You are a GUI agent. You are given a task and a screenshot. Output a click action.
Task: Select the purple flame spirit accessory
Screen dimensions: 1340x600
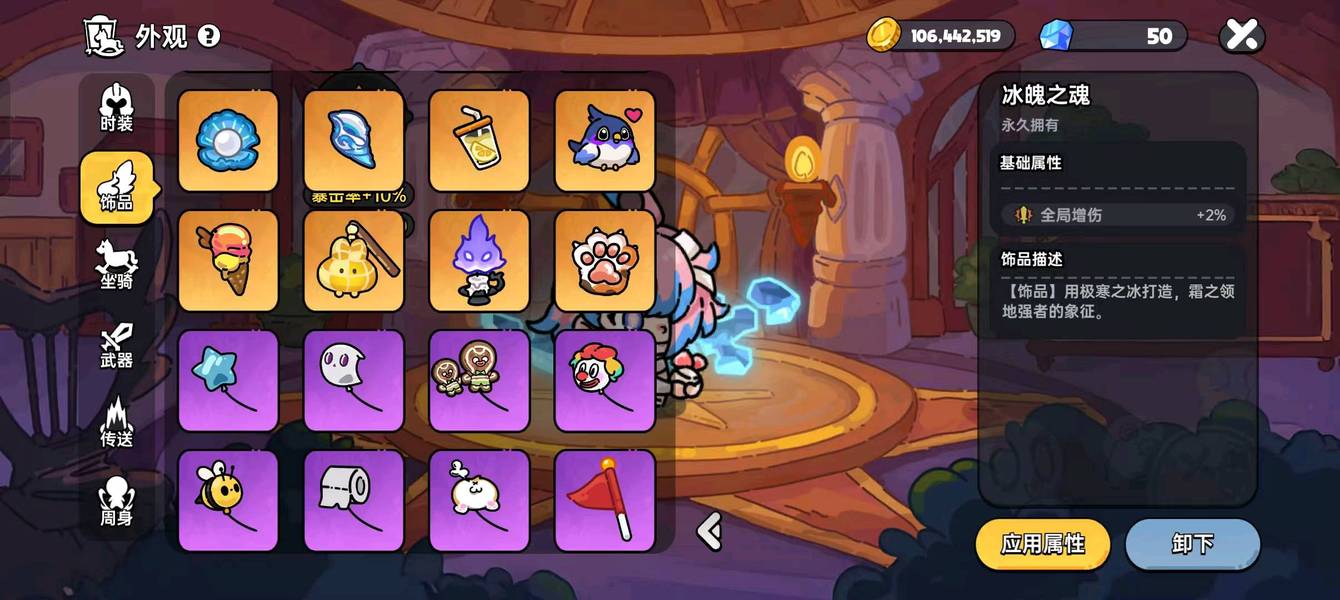(x=479, y=261)
